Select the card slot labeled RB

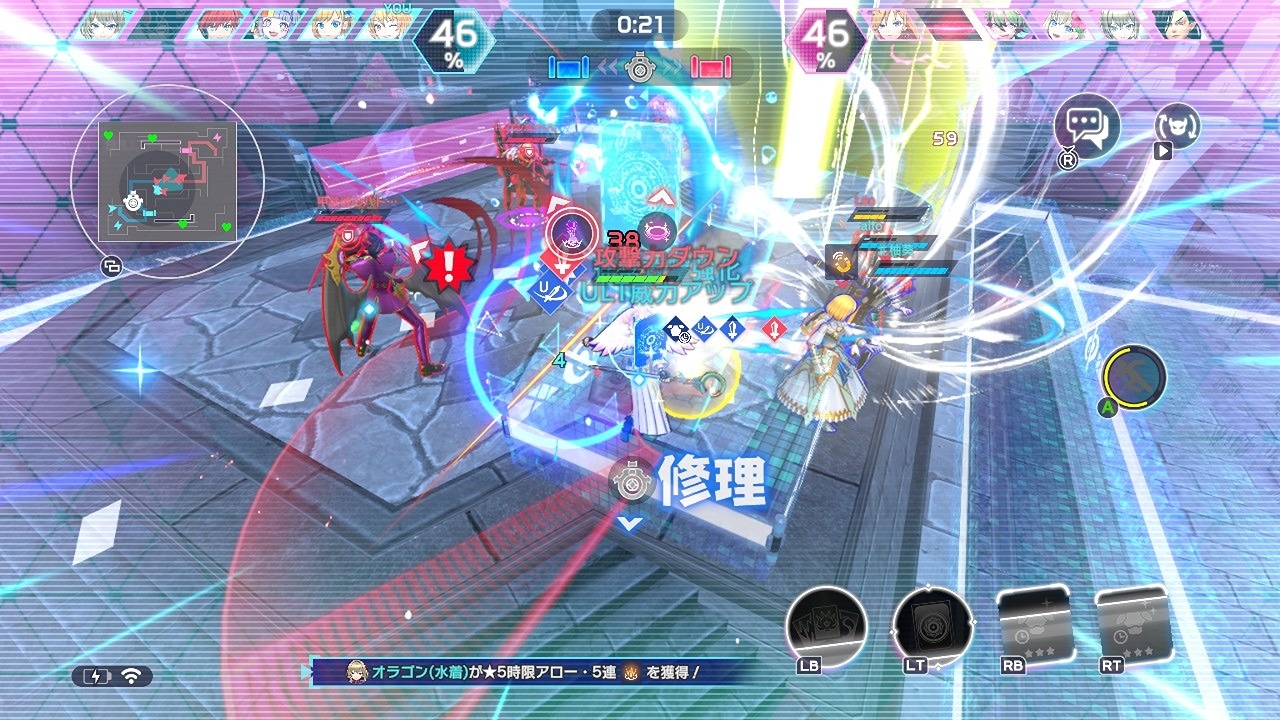click(1035, 627)
